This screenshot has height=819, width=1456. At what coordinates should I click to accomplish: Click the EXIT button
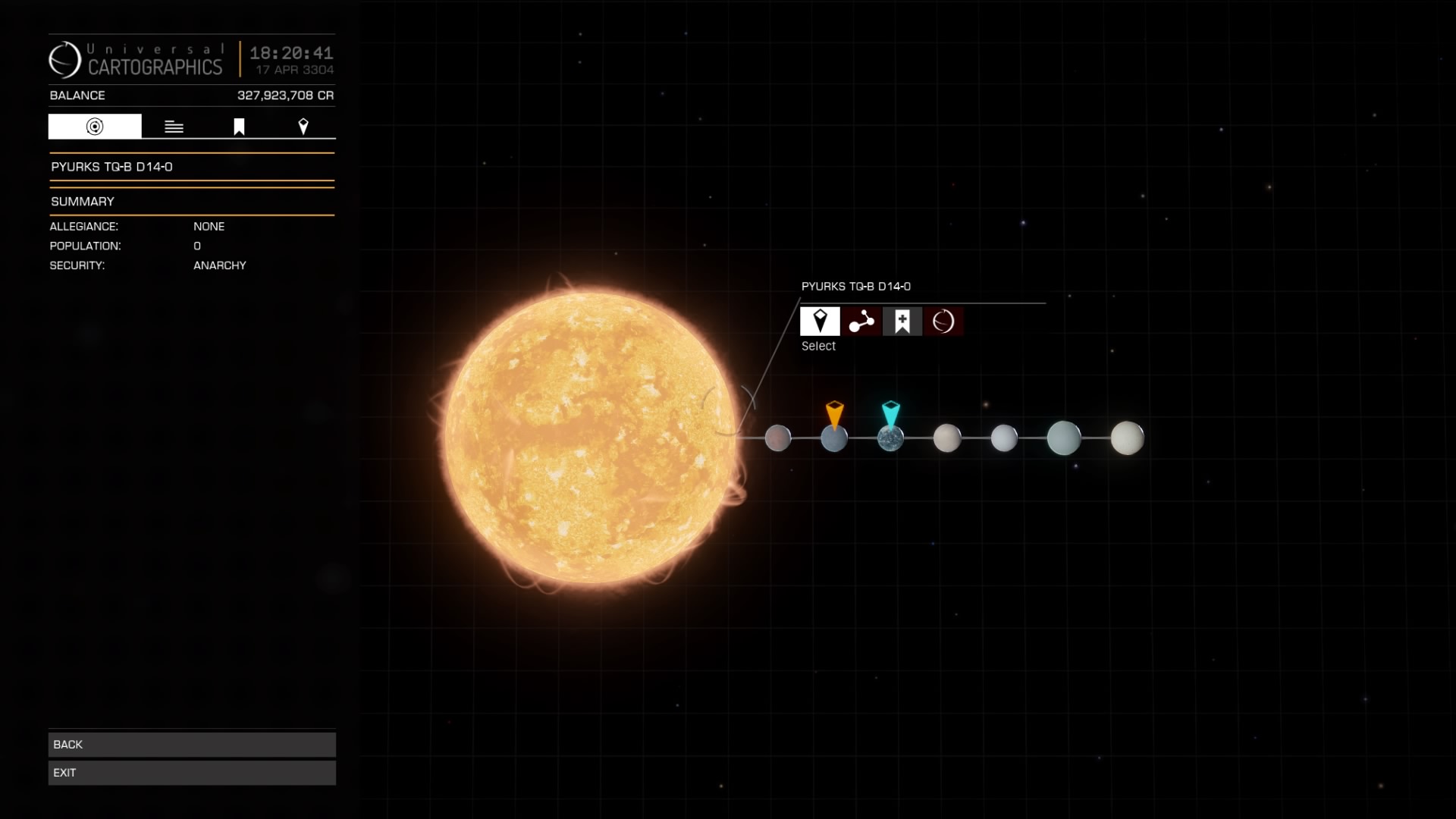[191, 772]
